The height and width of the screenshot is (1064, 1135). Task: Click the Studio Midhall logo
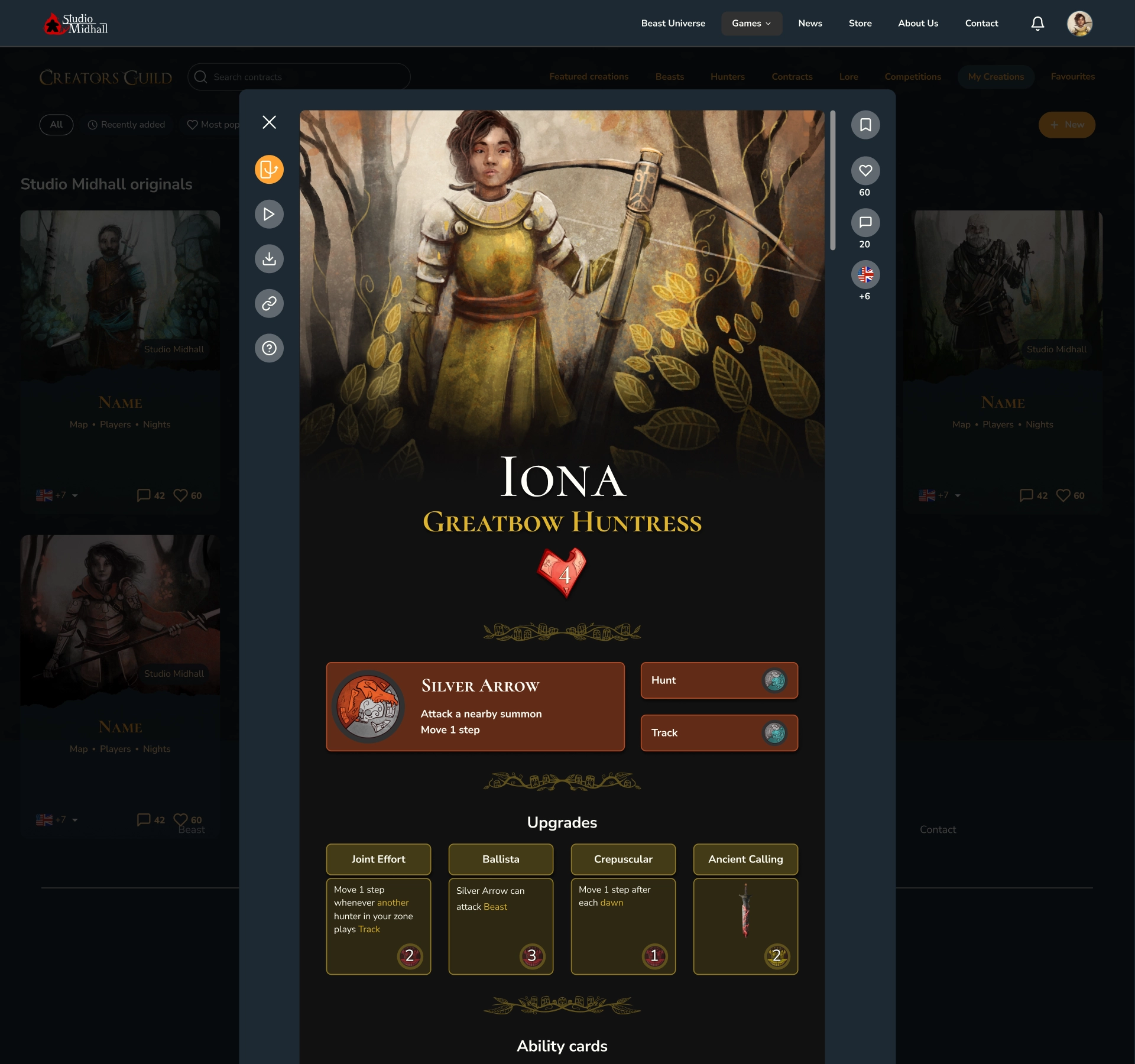point(76,23)
